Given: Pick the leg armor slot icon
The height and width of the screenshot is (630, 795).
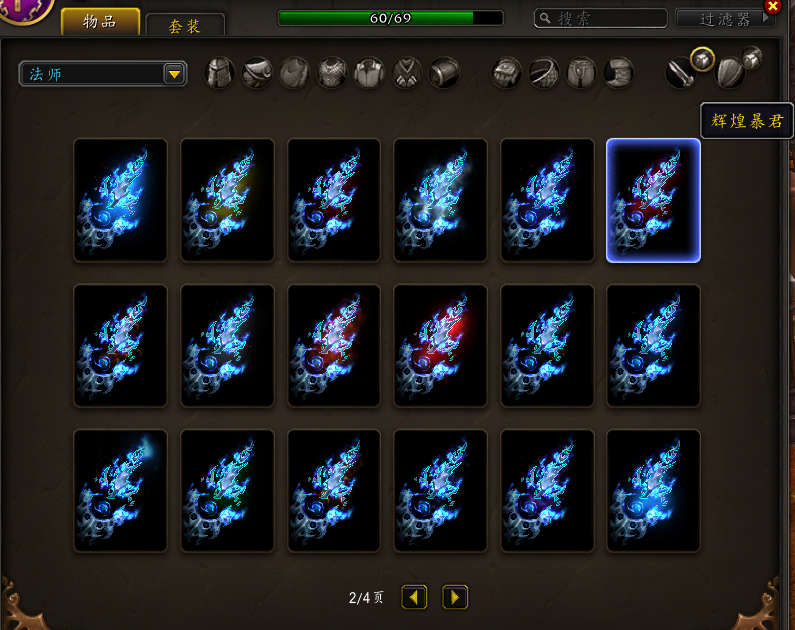Looking at the screenshot, I should pyautogui.click(x=581, y=73).
